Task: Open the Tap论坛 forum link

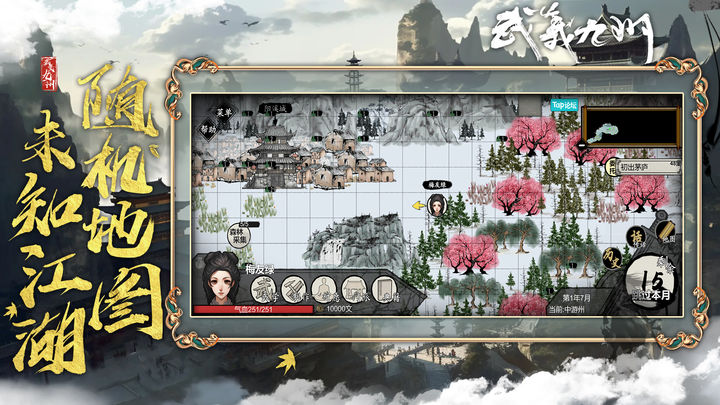Action: click(x=565, y=104)
